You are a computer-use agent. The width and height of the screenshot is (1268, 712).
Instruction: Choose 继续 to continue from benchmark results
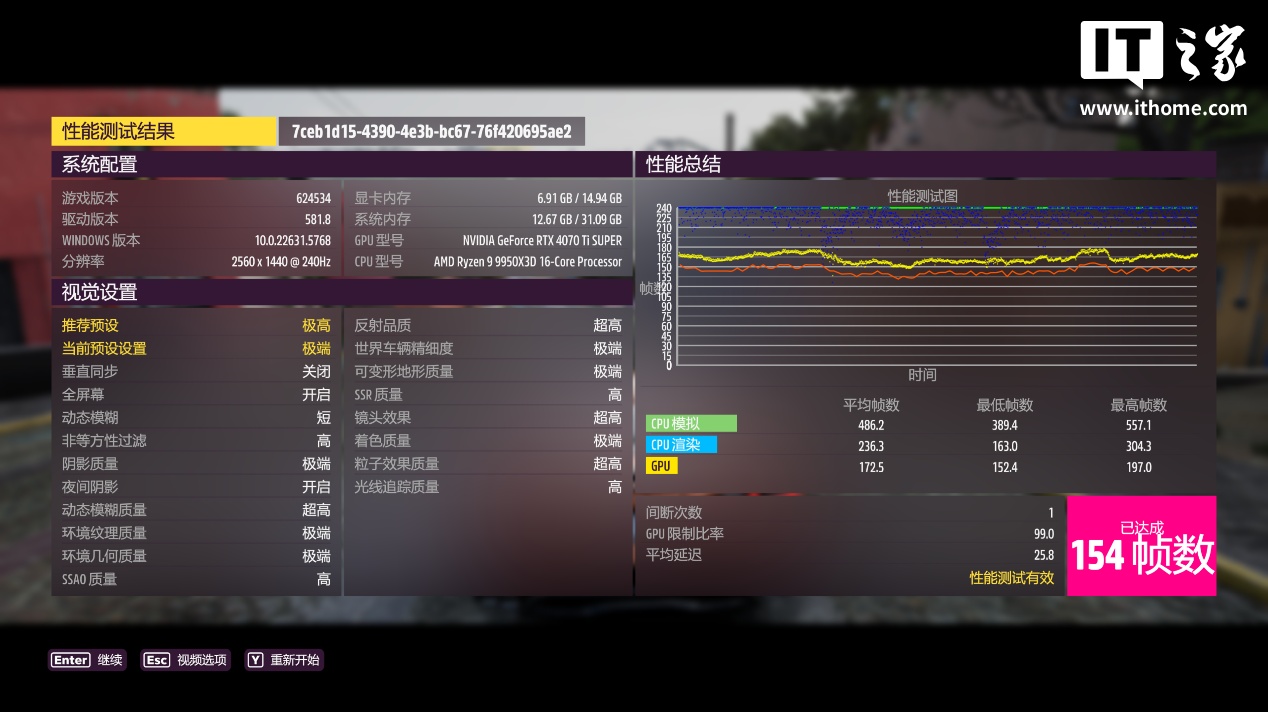[x=87, y=660]
